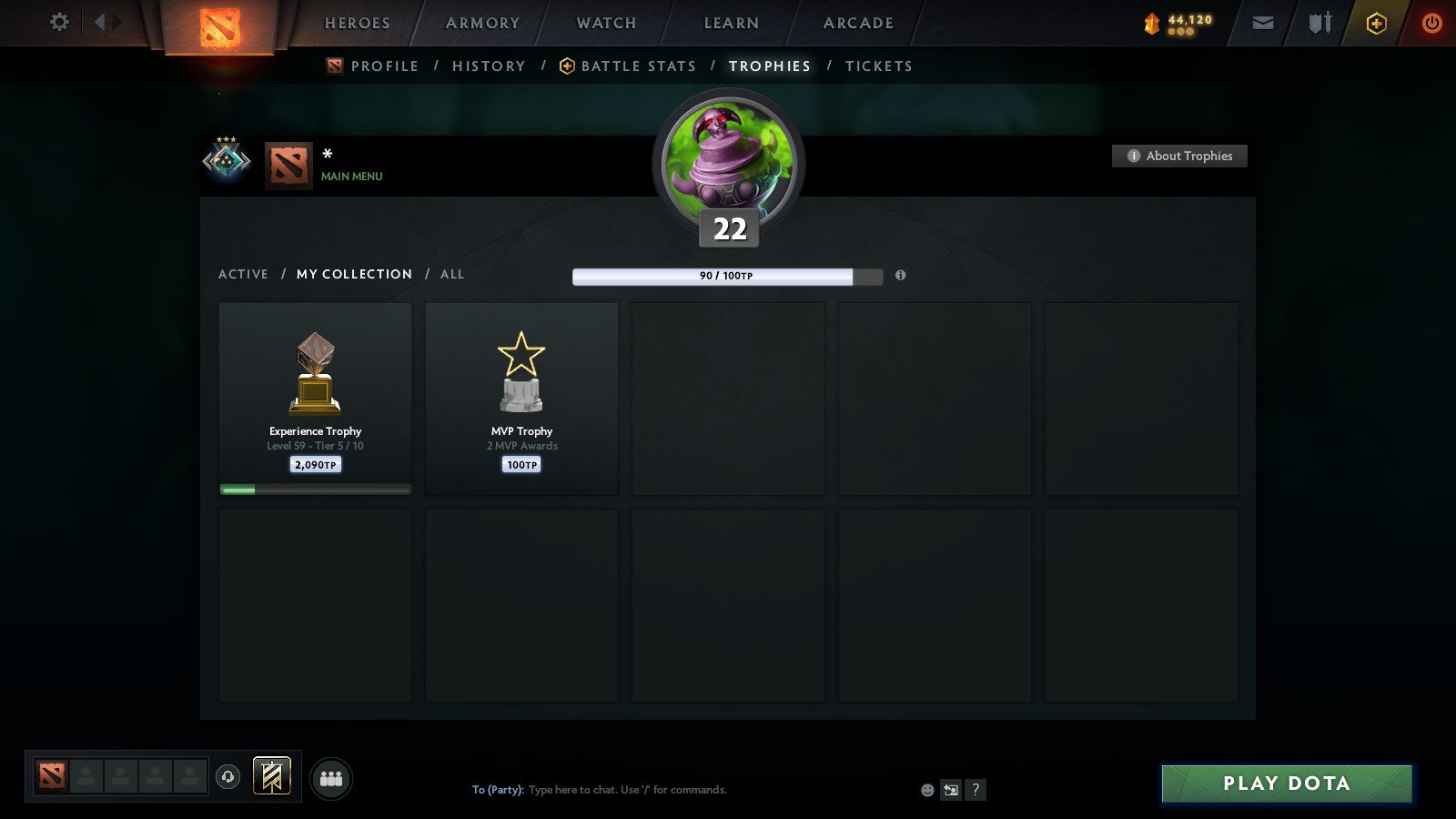Open the HEROES menu
The height and width of the screenshot is (819, 1456).
[356, 23]
